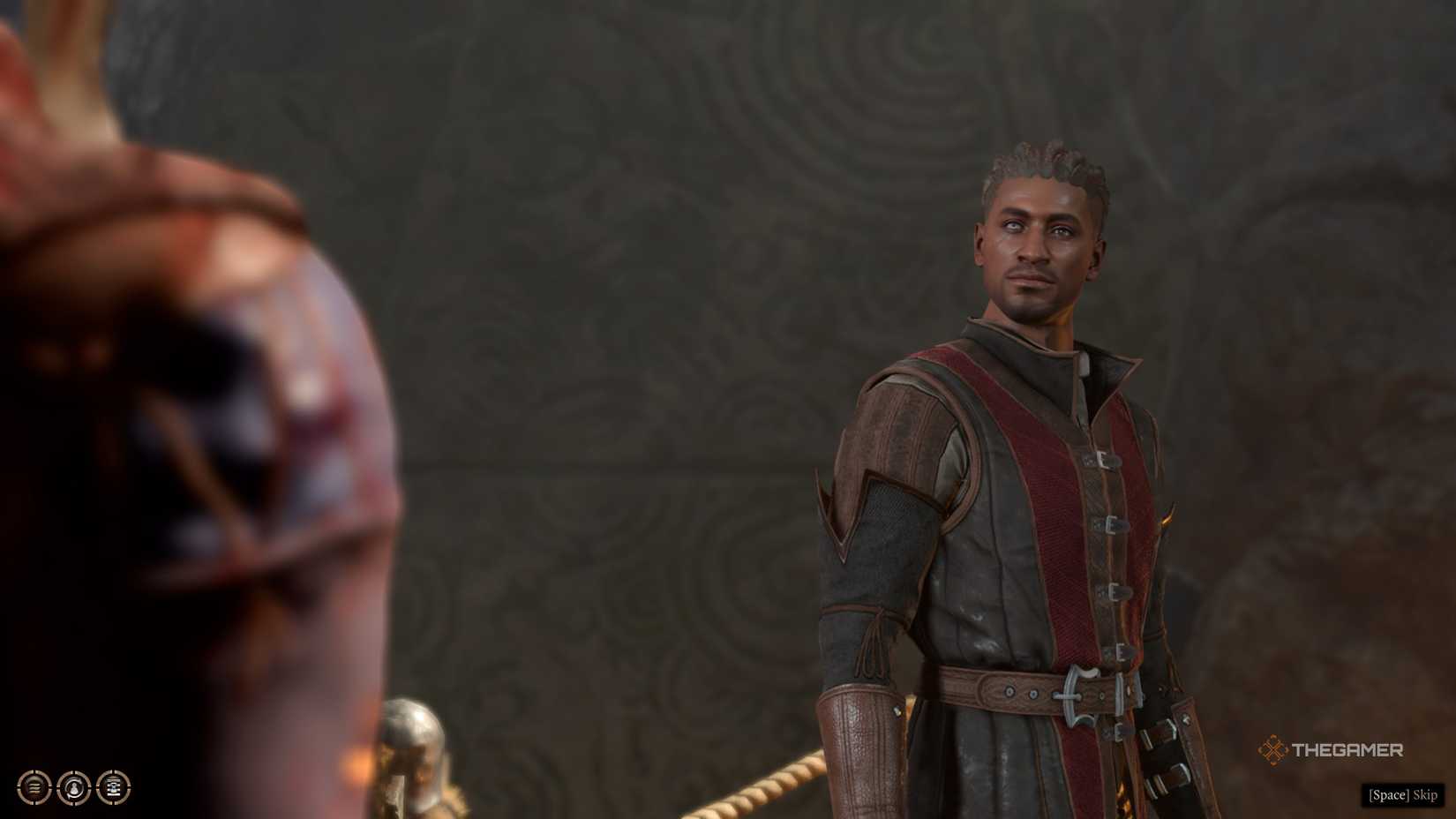Click the THEGAMER watermark link
The width and height of the screenshot is (1456, 819).
point(1346,749)
